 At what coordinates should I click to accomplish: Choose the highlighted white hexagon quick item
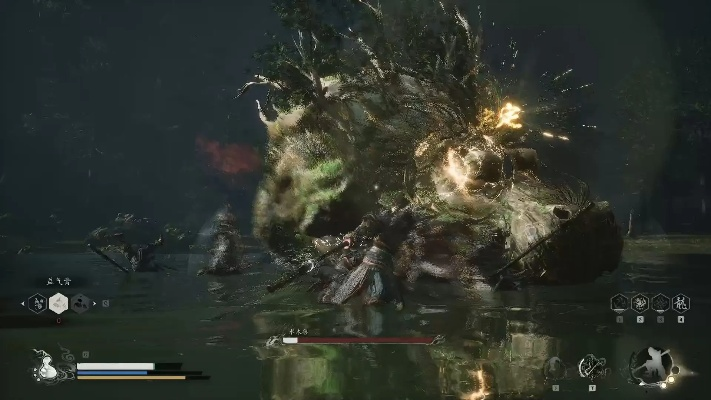59,302
